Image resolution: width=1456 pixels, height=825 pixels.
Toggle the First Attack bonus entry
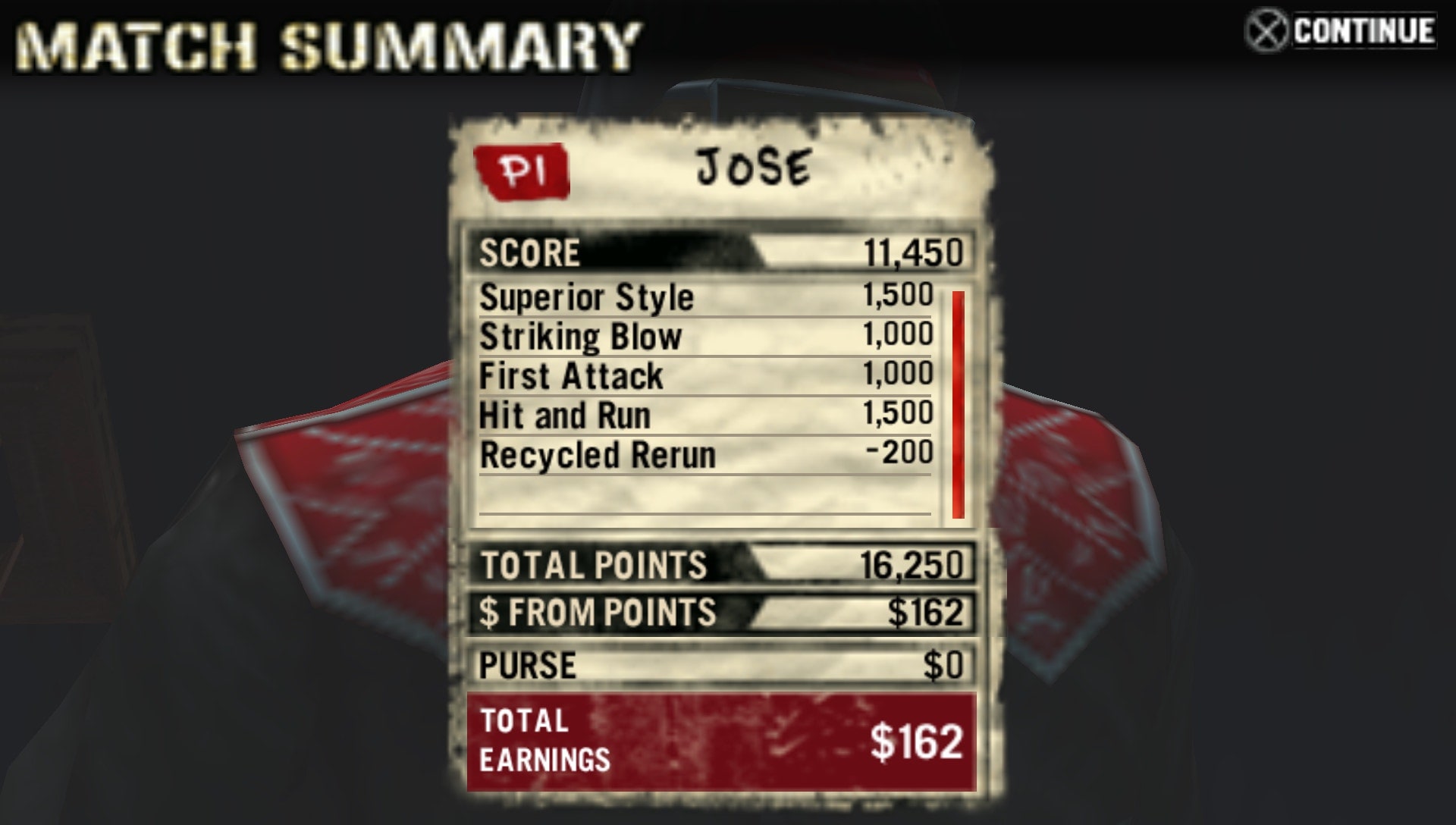[705, 376]
